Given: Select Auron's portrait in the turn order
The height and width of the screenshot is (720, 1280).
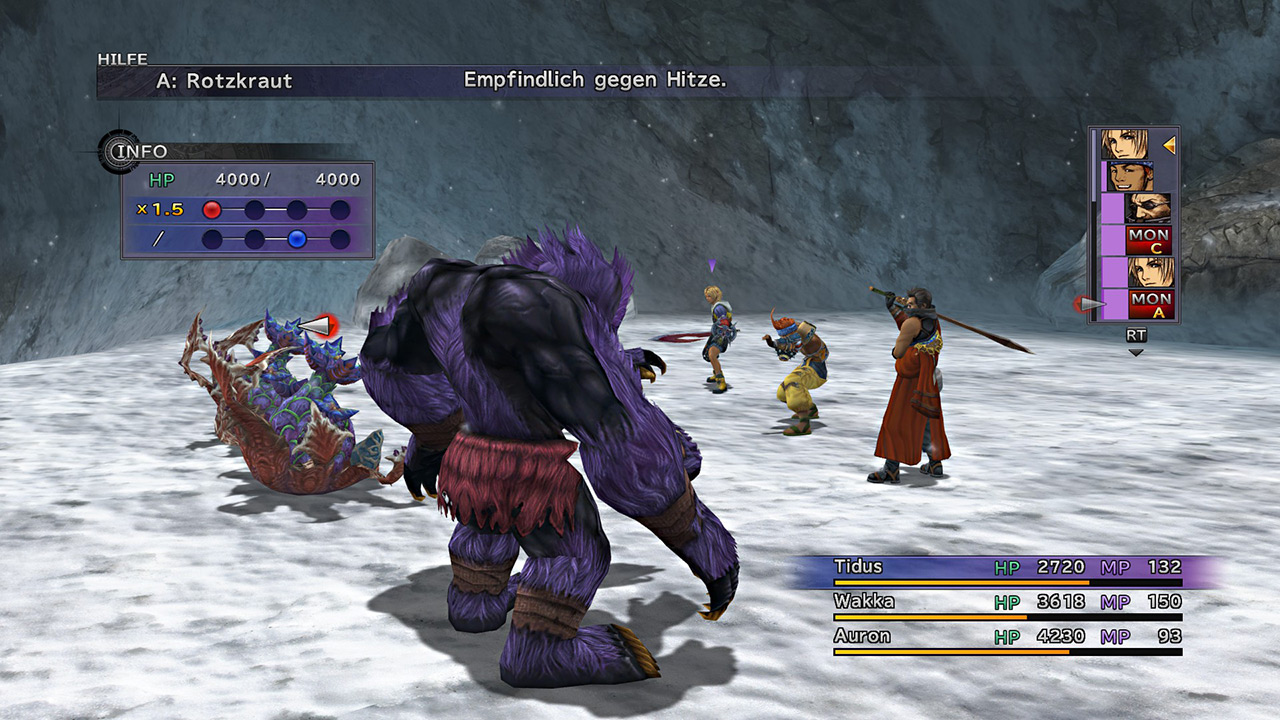Looking at the screenshot, I should [x=1148, y=208].
